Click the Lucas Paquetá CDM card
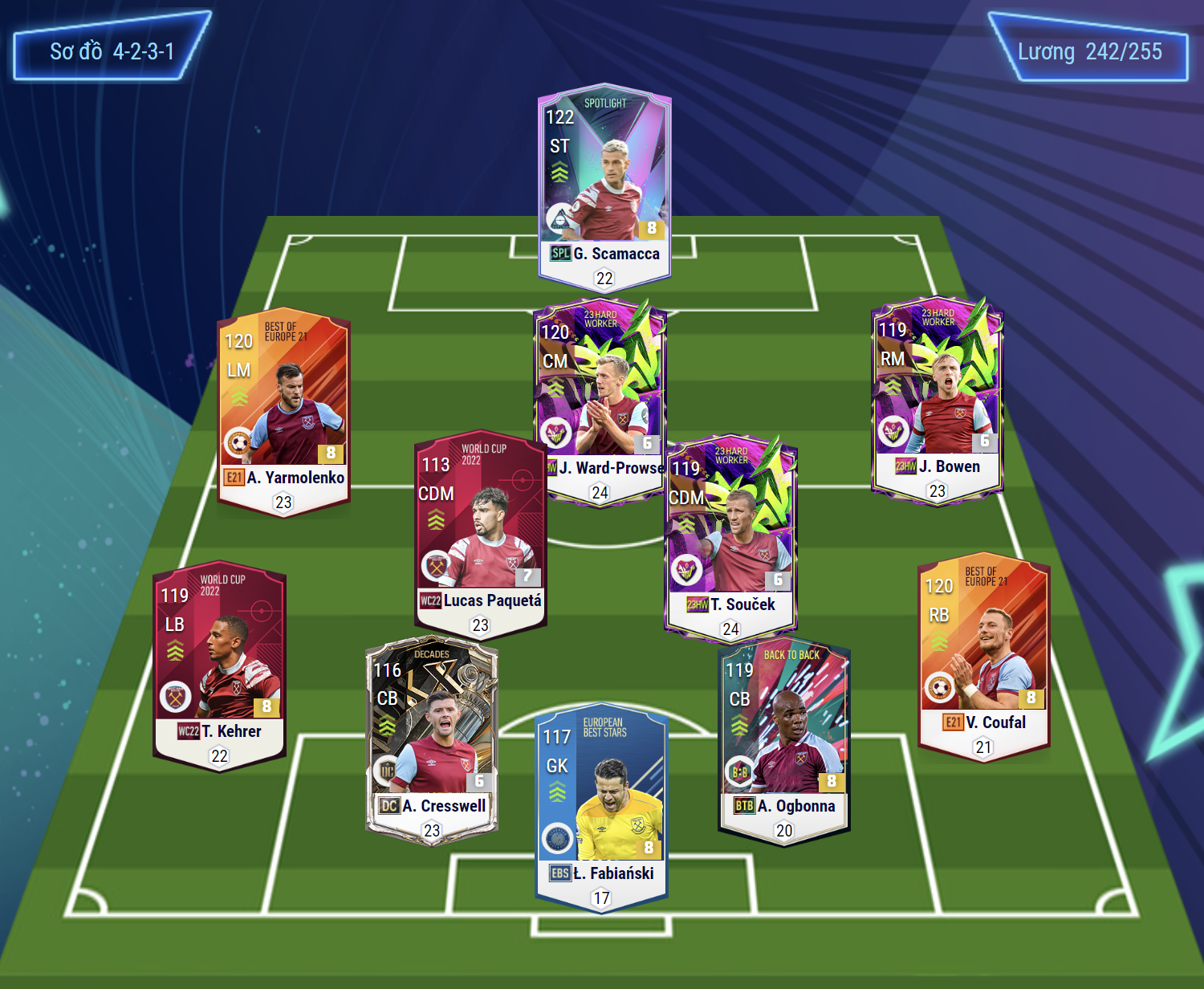1204x989 pixels. pos(480,534)
